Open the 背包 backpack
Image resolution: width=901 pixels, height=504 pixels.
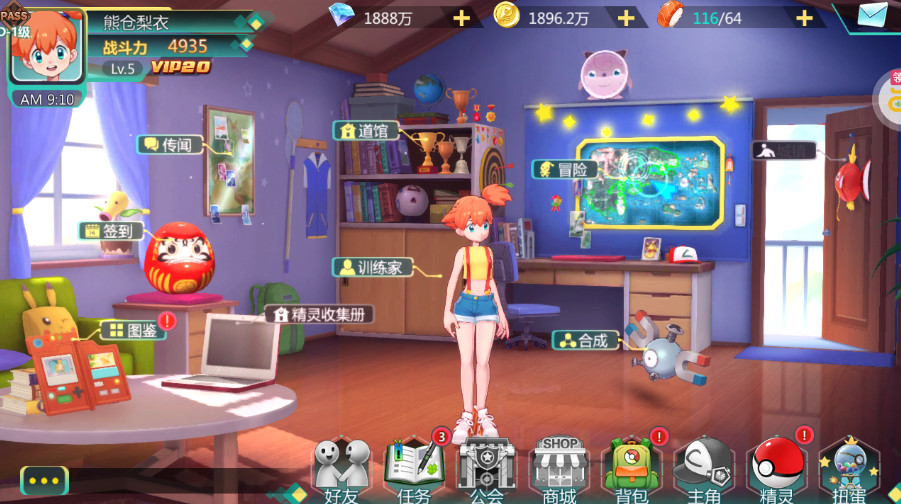pos(631,467)
